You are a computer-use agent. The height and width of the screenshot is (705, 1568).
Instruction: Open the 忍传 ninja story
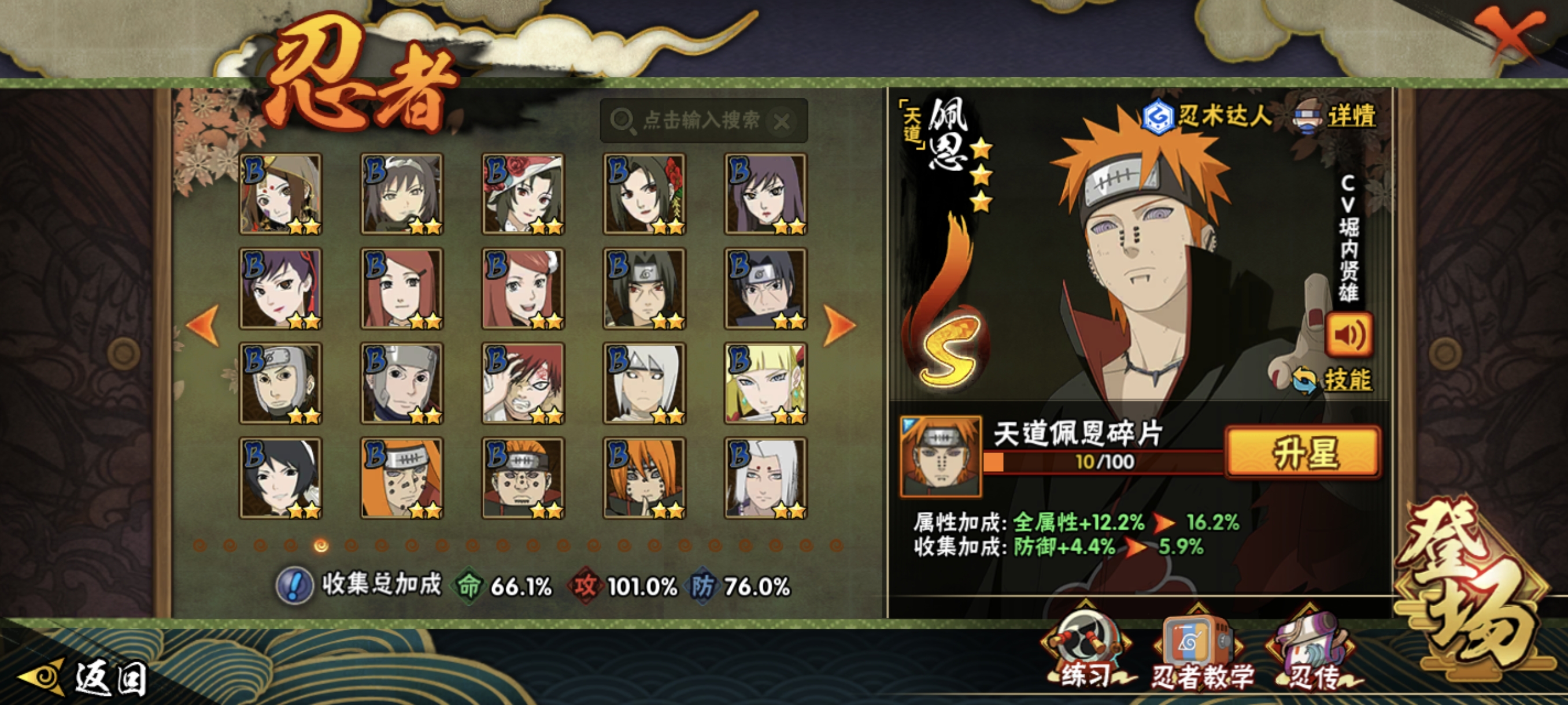(1311, 655)
